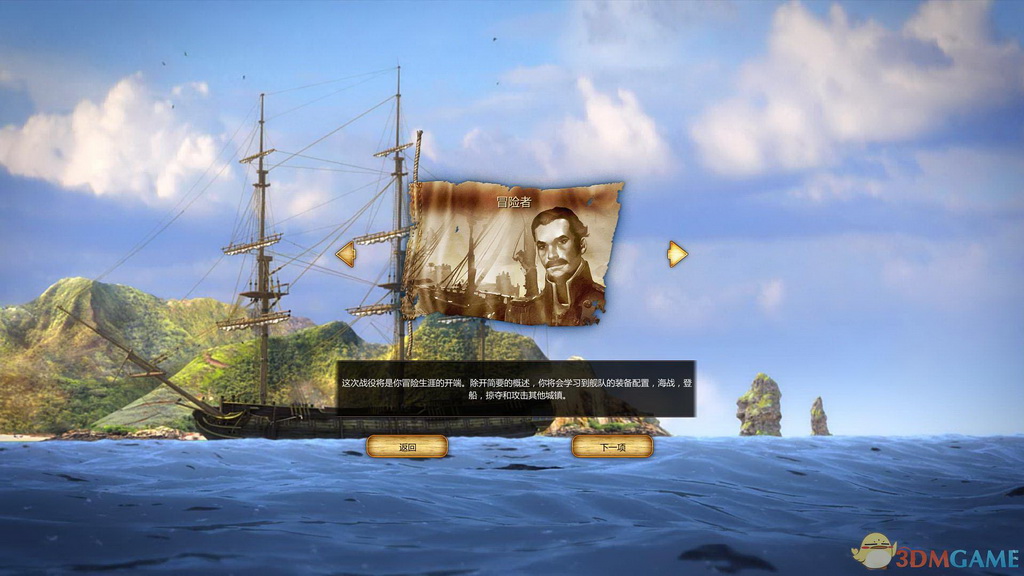Proceed with the 下一项 next button
The width and height of the screenshot is (1024, 576).
click(x=612, y=447)
